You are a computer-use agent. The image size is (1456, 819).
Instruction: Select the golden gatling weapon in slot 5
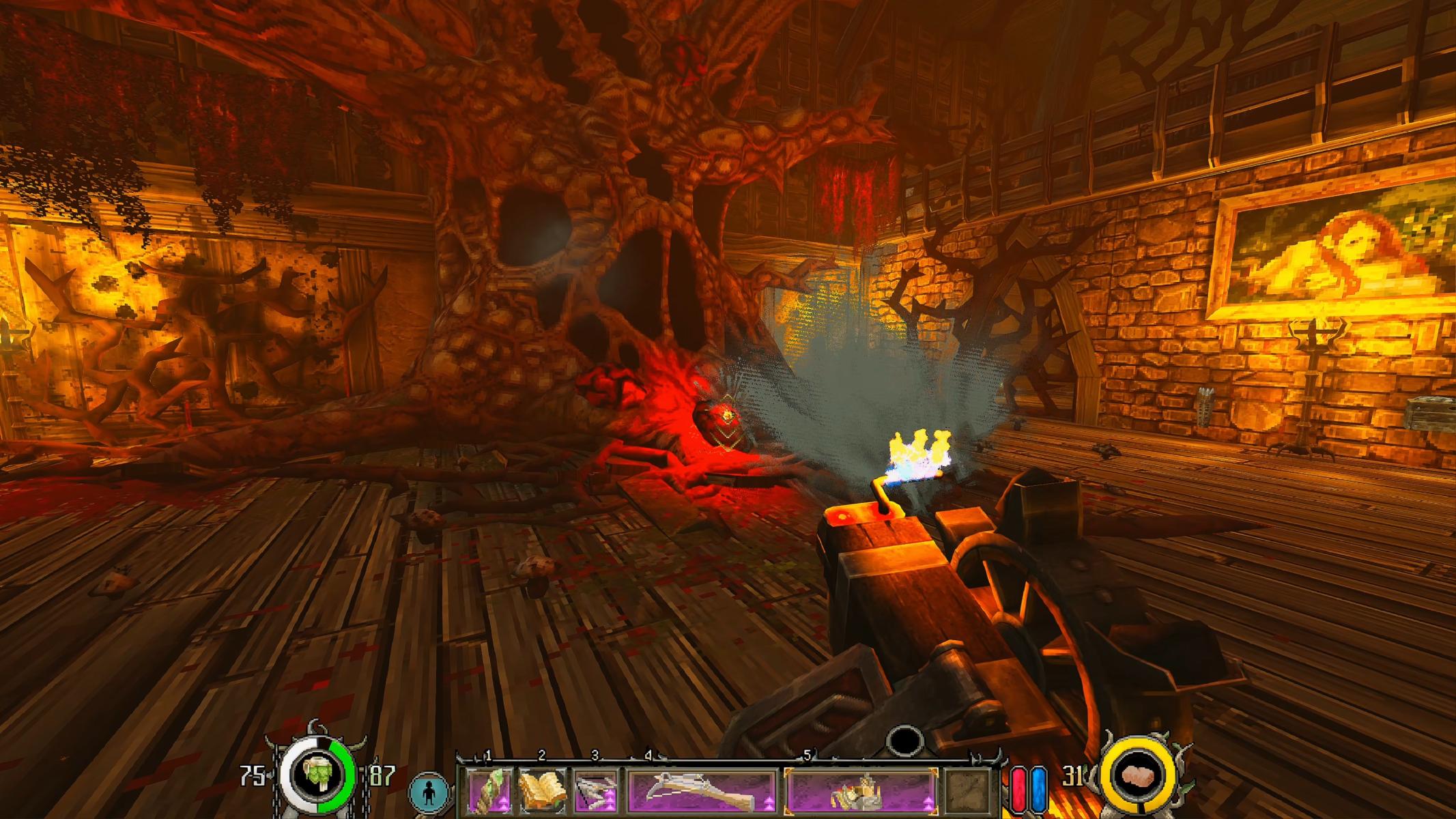coord(861,791)
